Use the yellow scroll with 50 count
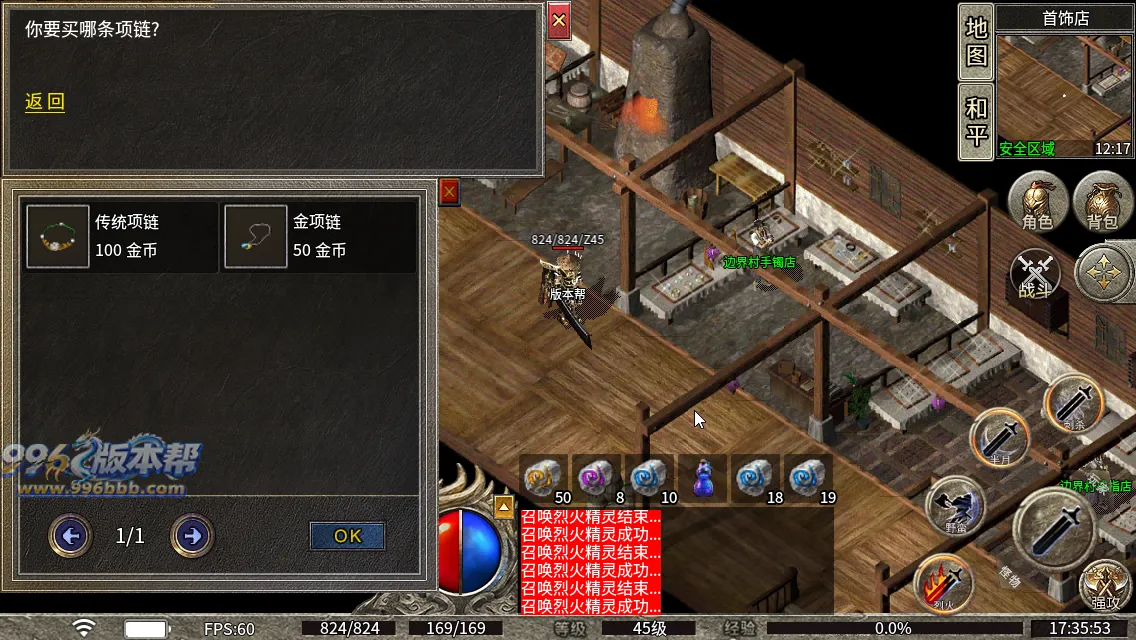The width and height of the screenshot is (1136, 640). coord(545,477)
